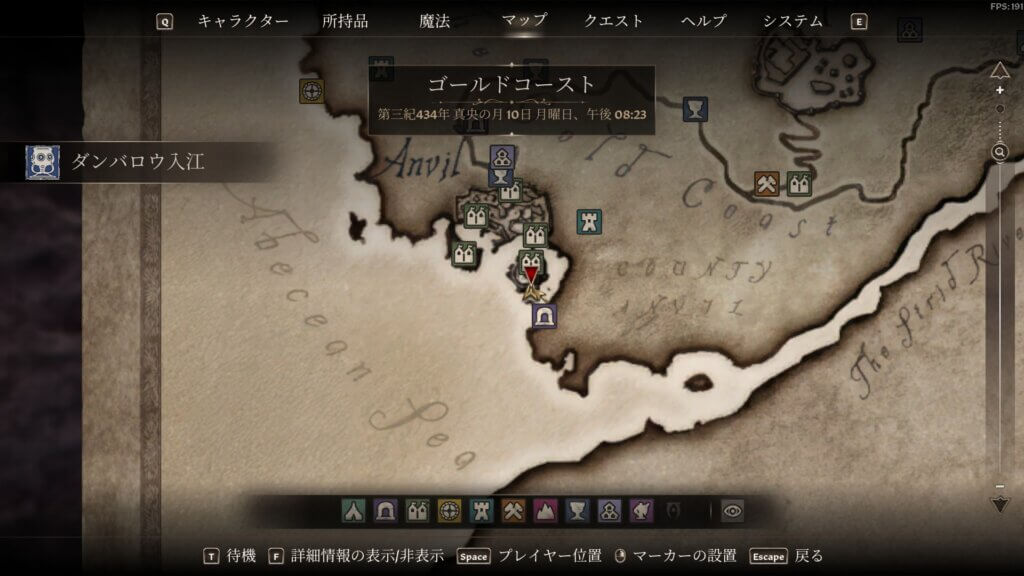Toggle all markers with the eye icon
Screen dimensions: 1024x576
pos(733,511)
